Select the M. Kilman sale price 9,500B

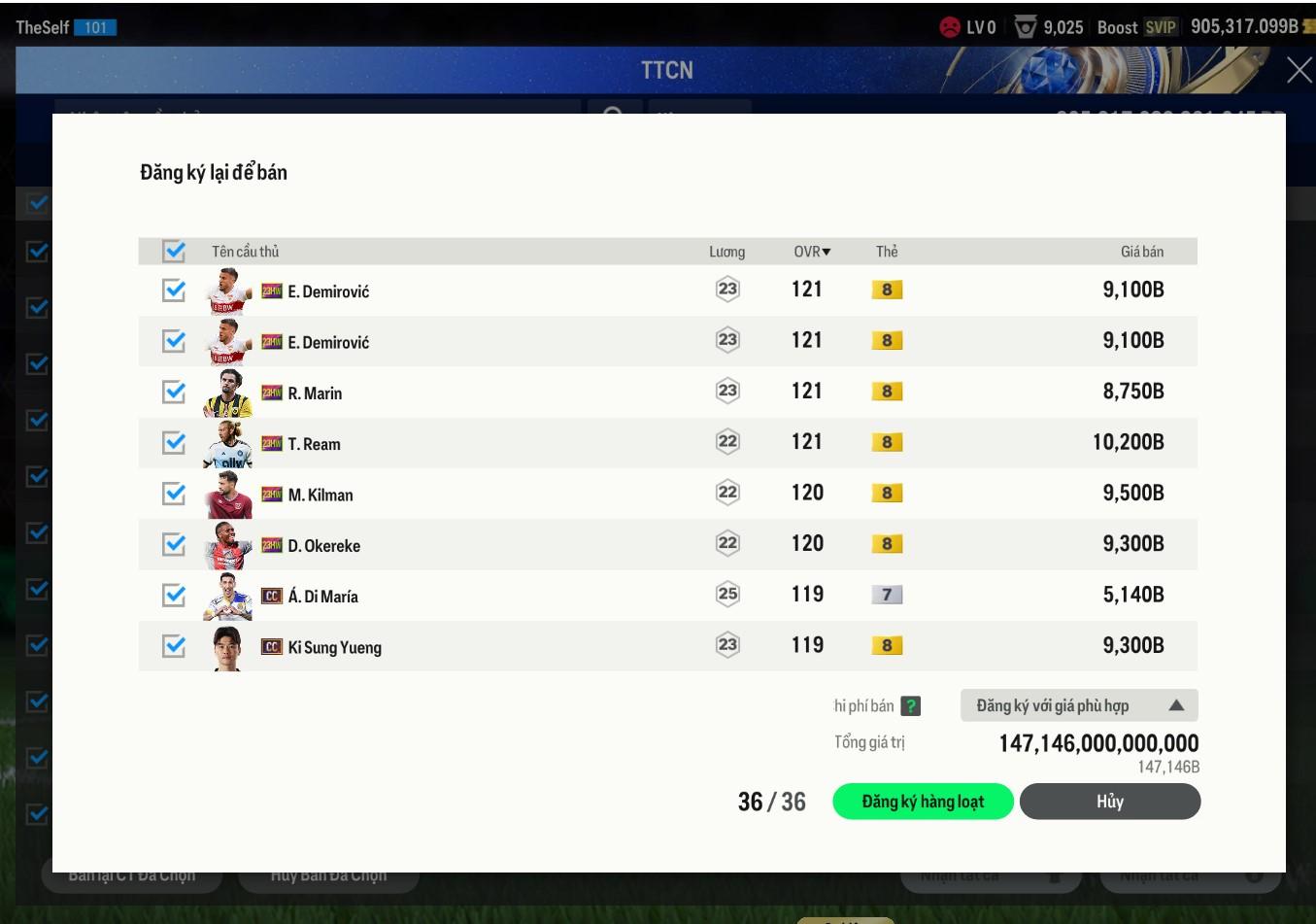(1132, 494)
